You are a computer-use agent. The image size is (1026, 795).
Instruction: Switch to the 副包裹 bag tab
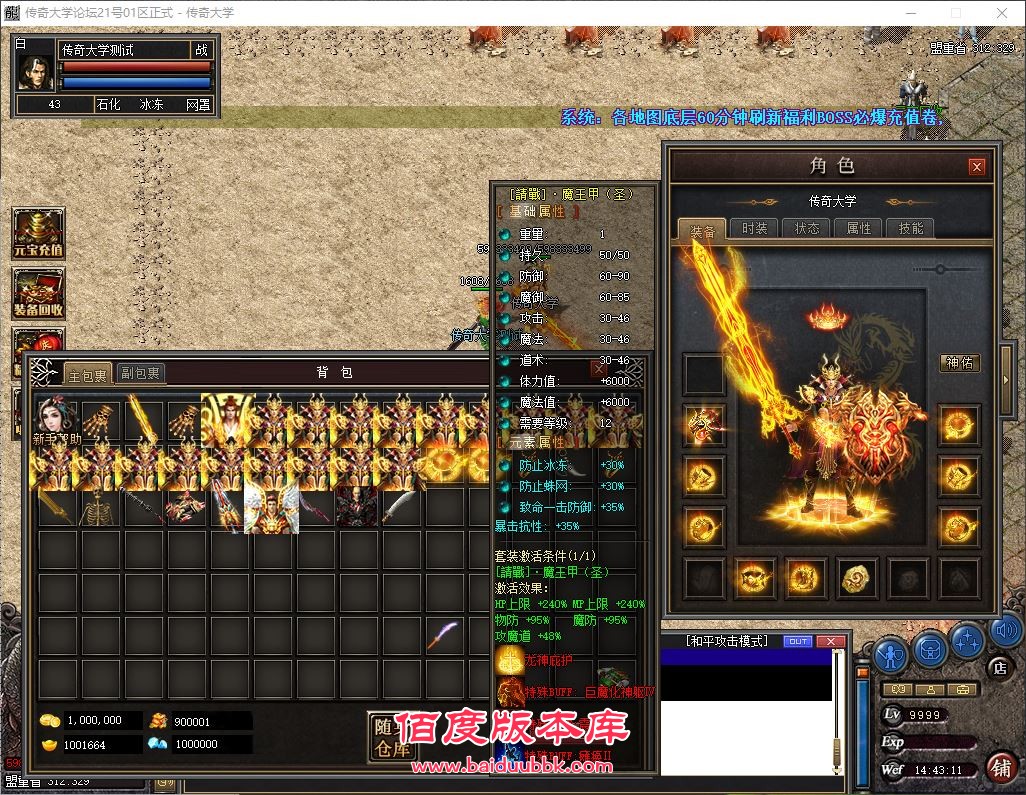[141, 374]
